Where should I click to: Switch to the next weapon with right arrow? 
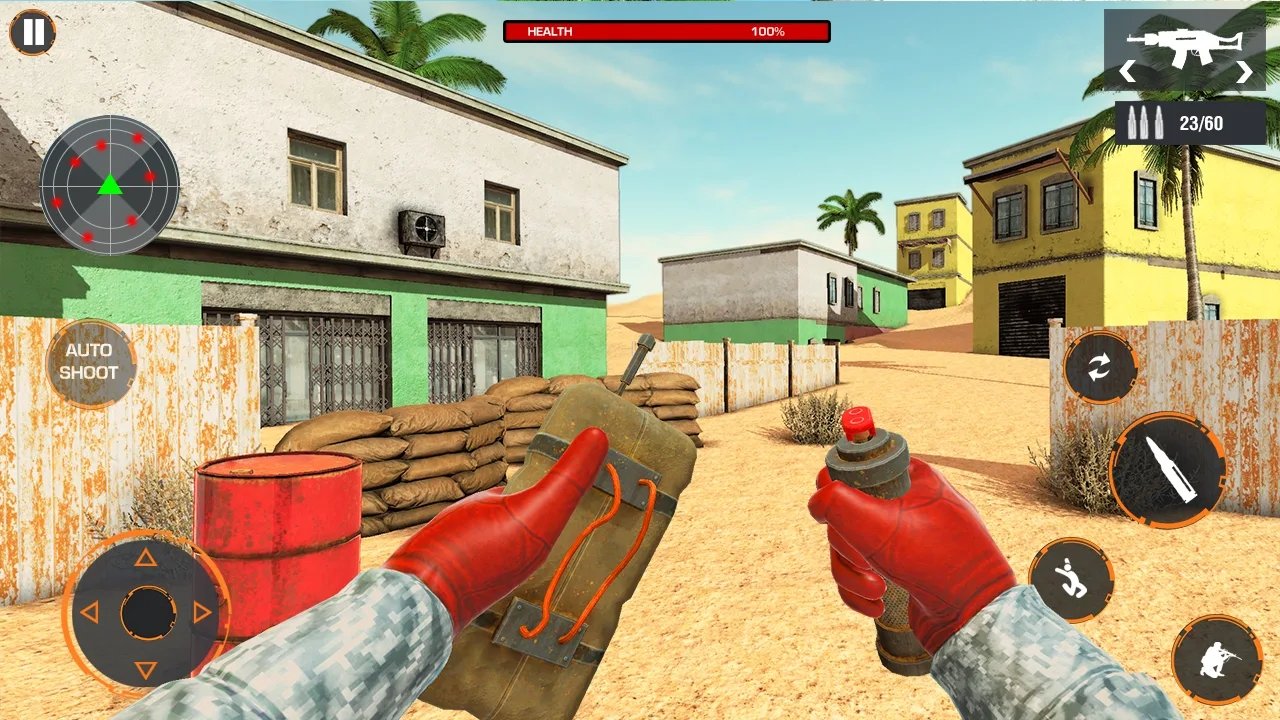tap(1244, 72)
